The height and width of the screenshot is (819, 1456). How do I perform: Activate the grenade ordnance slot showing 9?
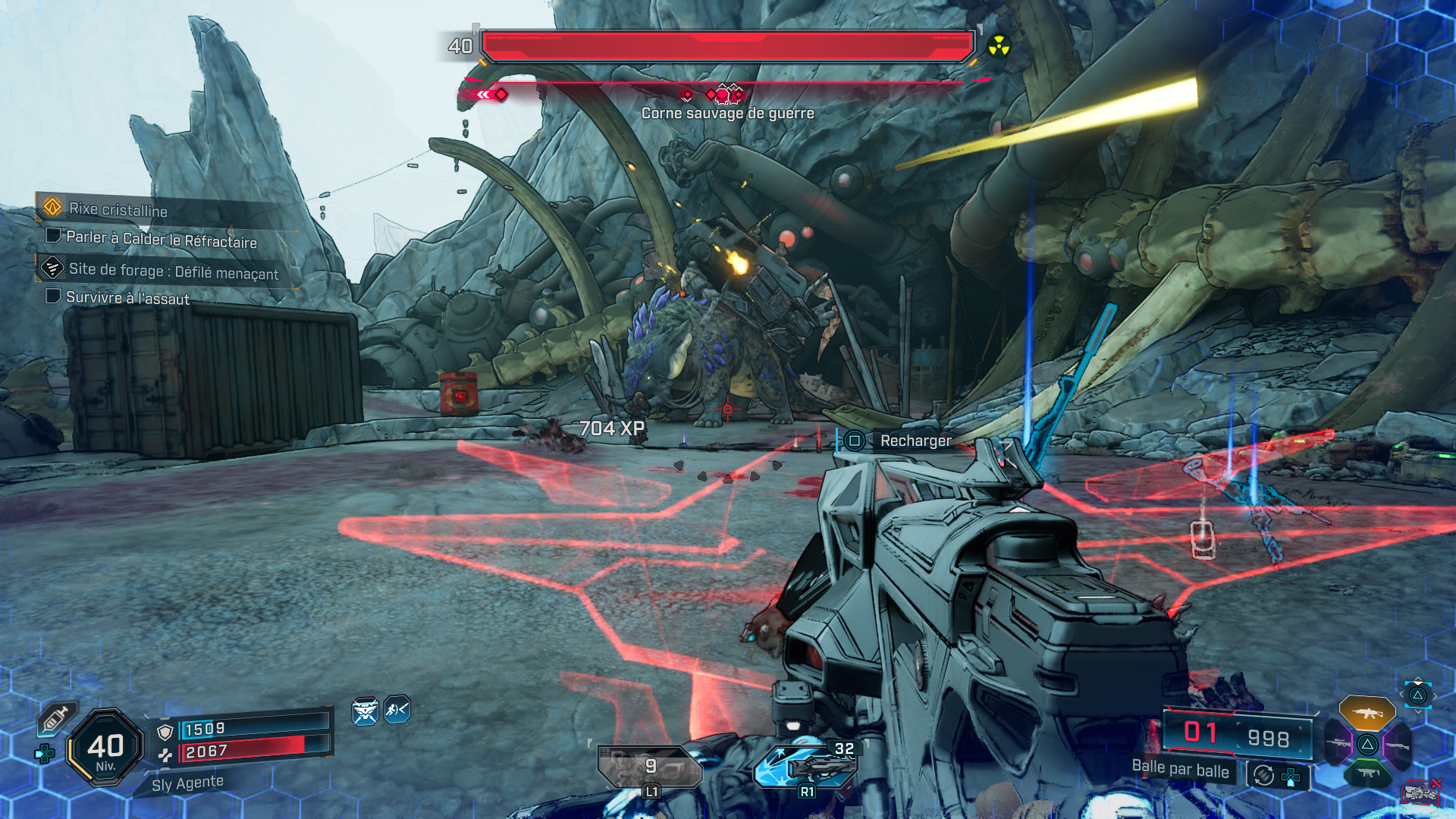tap(650, 767)
